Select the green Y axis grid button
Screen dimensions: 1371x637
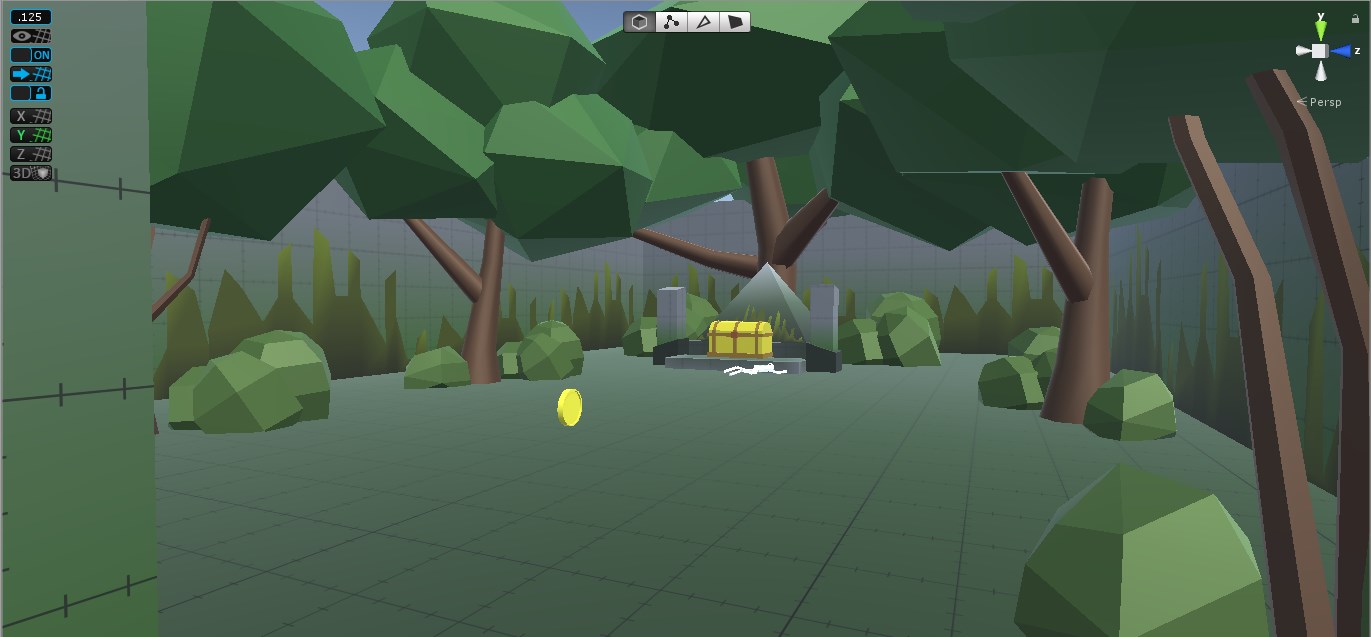30,135
